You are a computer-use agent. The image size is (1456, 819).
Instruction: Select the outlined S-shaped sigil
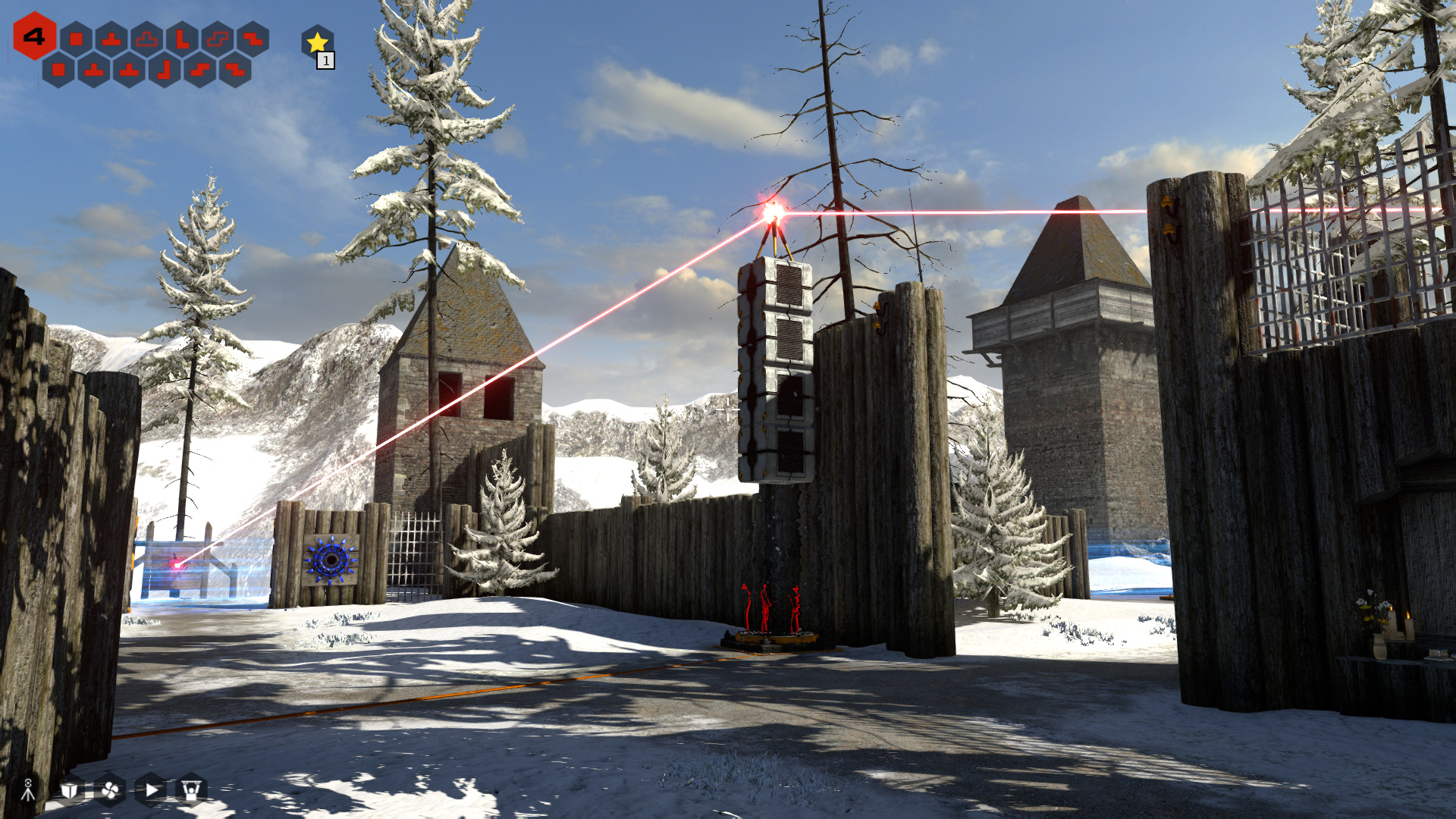218,39
